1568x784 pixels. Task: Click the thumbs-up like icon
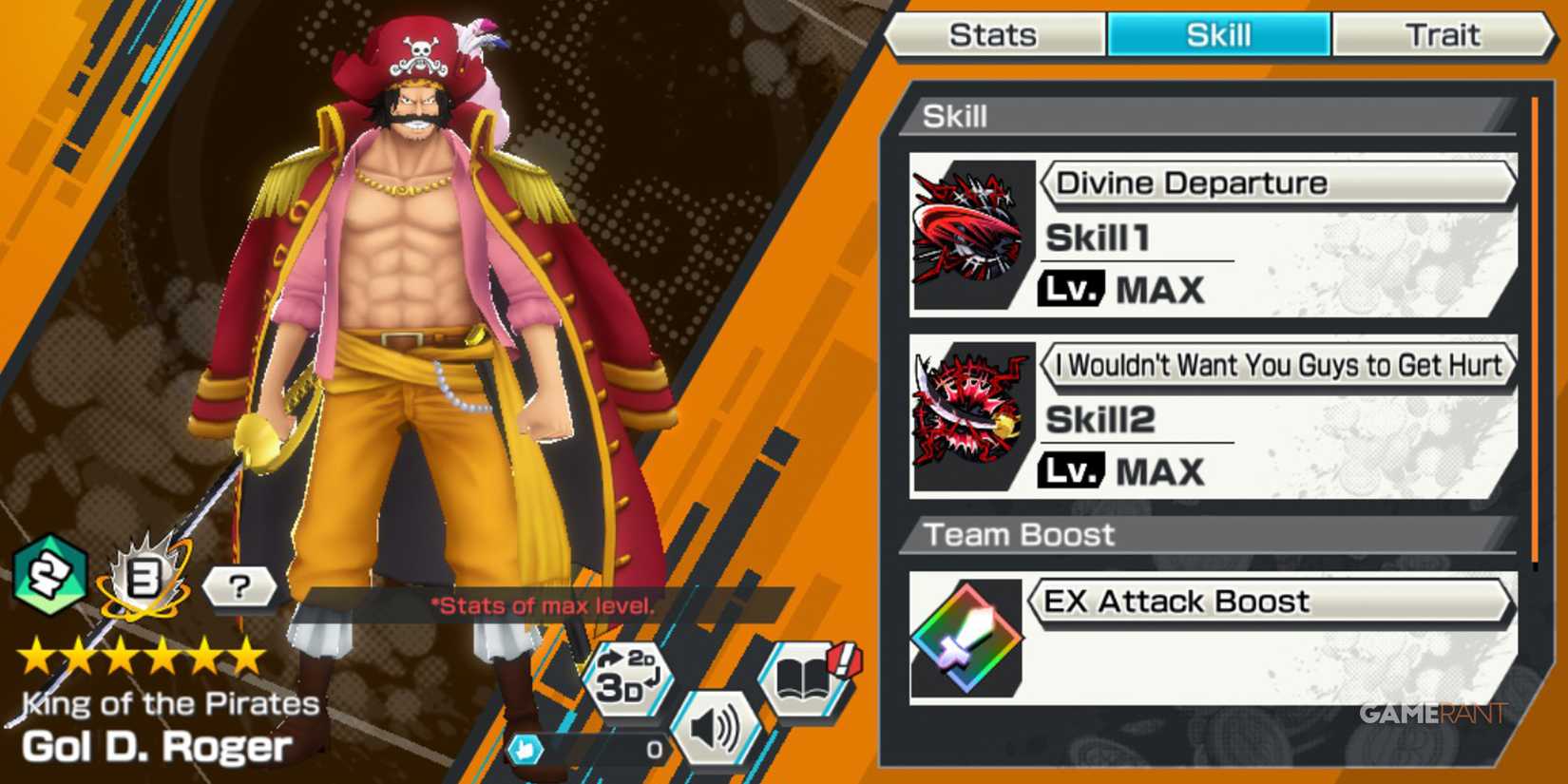coord(527,751)
